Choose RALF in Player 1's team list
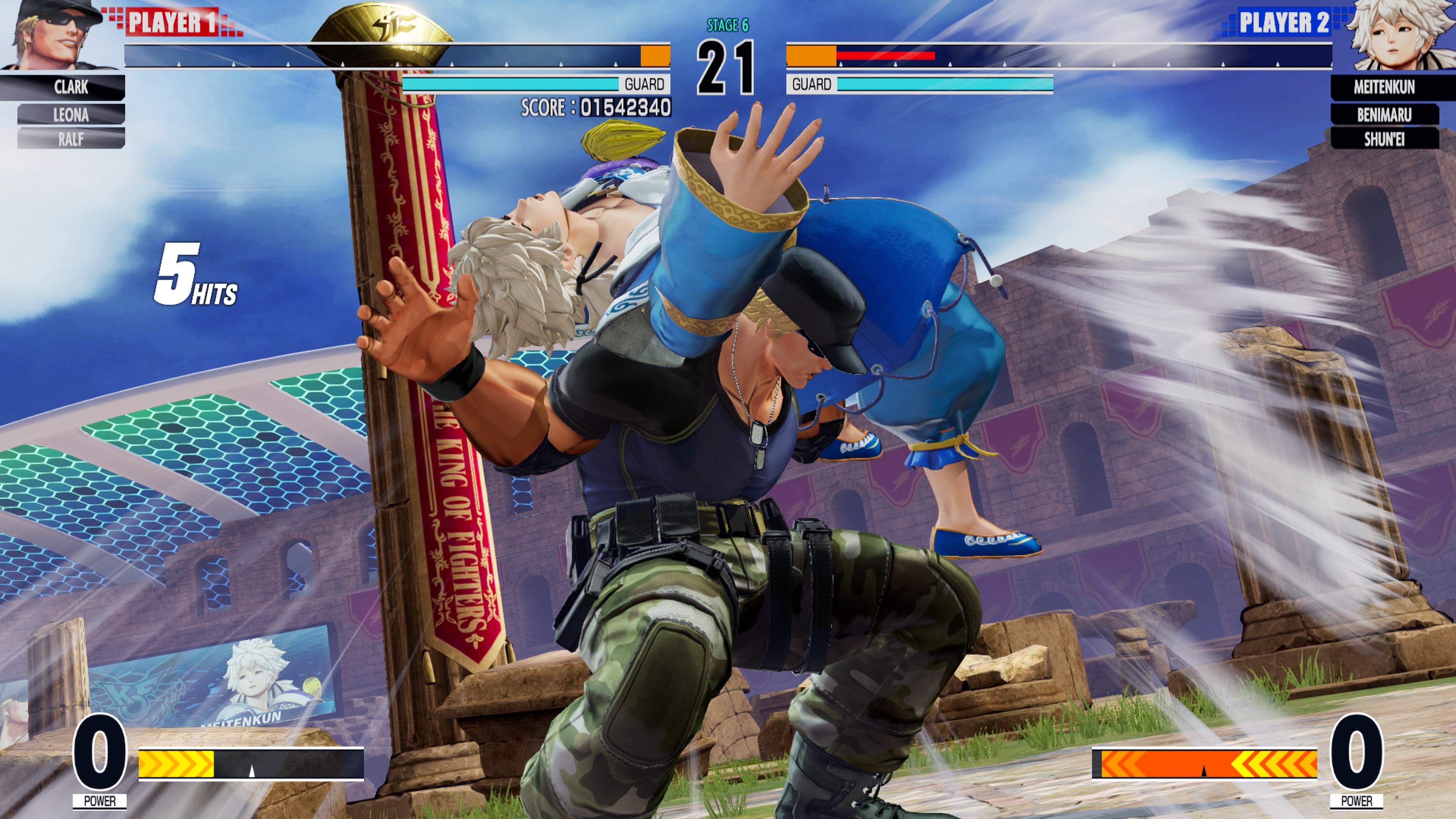This screenshot has height=819, width=1456. point(71,138)
